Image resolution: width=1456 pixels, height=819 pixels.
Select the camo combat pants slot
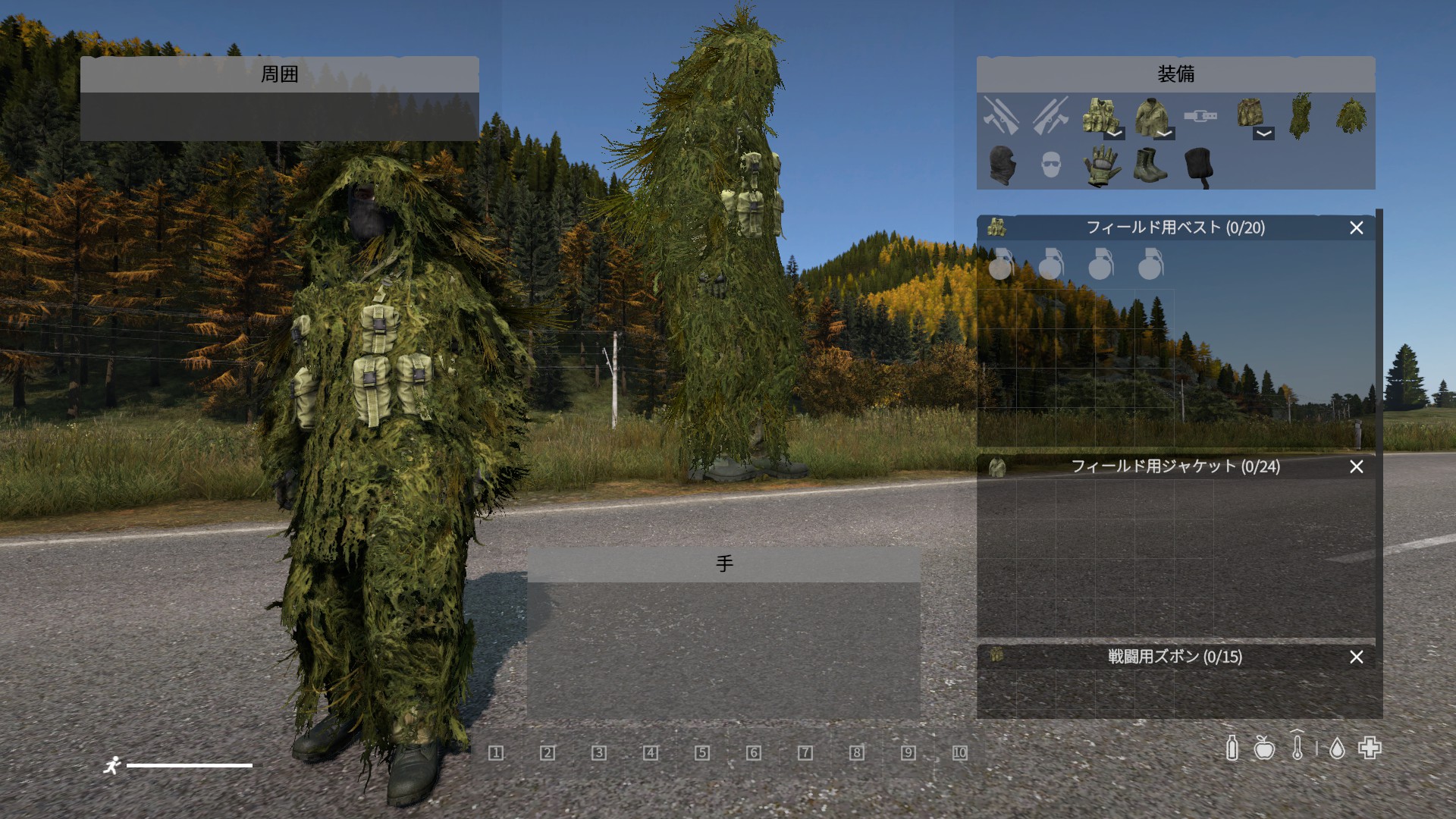1248,113
